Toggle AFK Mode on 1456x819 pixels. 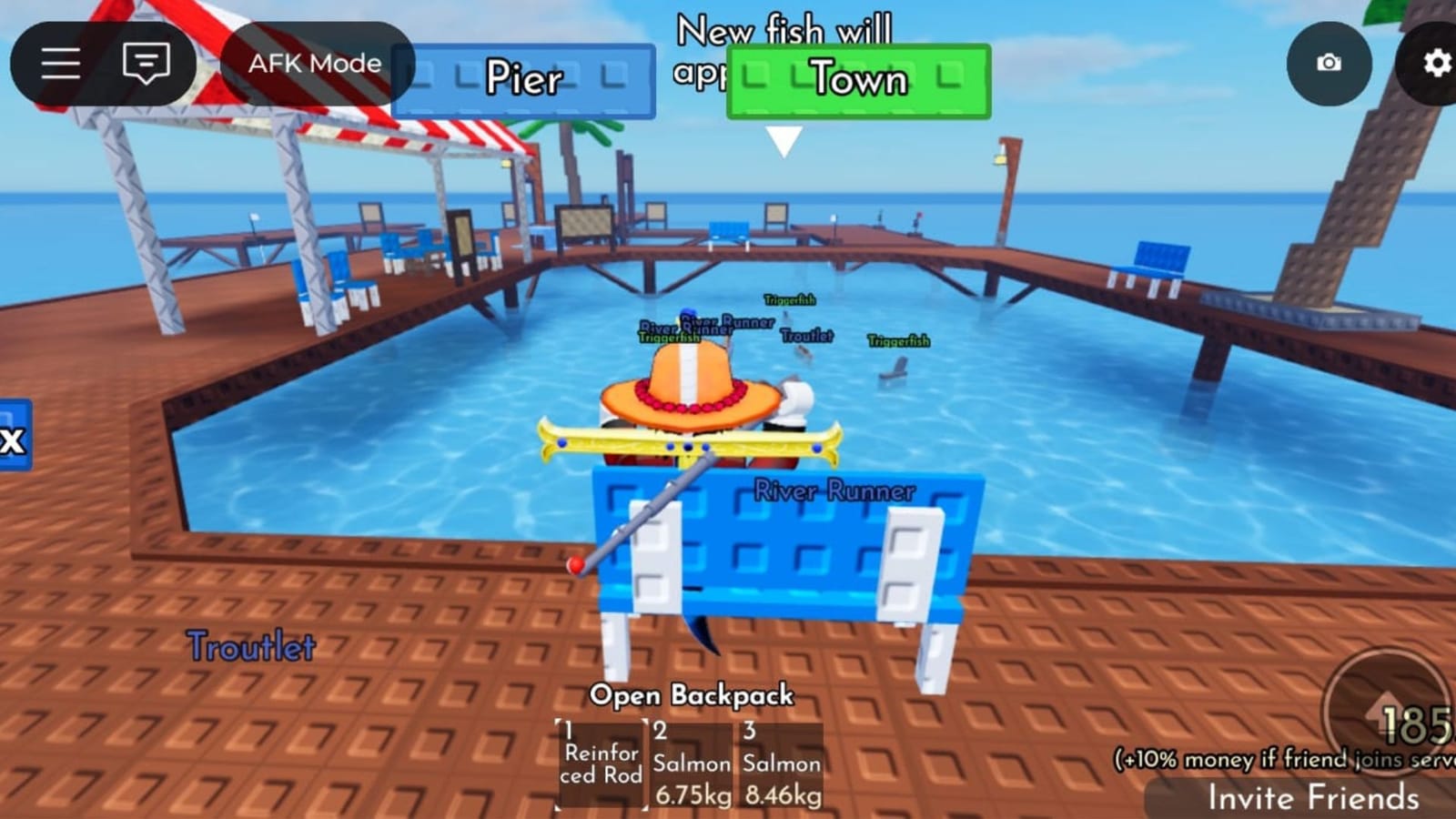click(314, 64)
